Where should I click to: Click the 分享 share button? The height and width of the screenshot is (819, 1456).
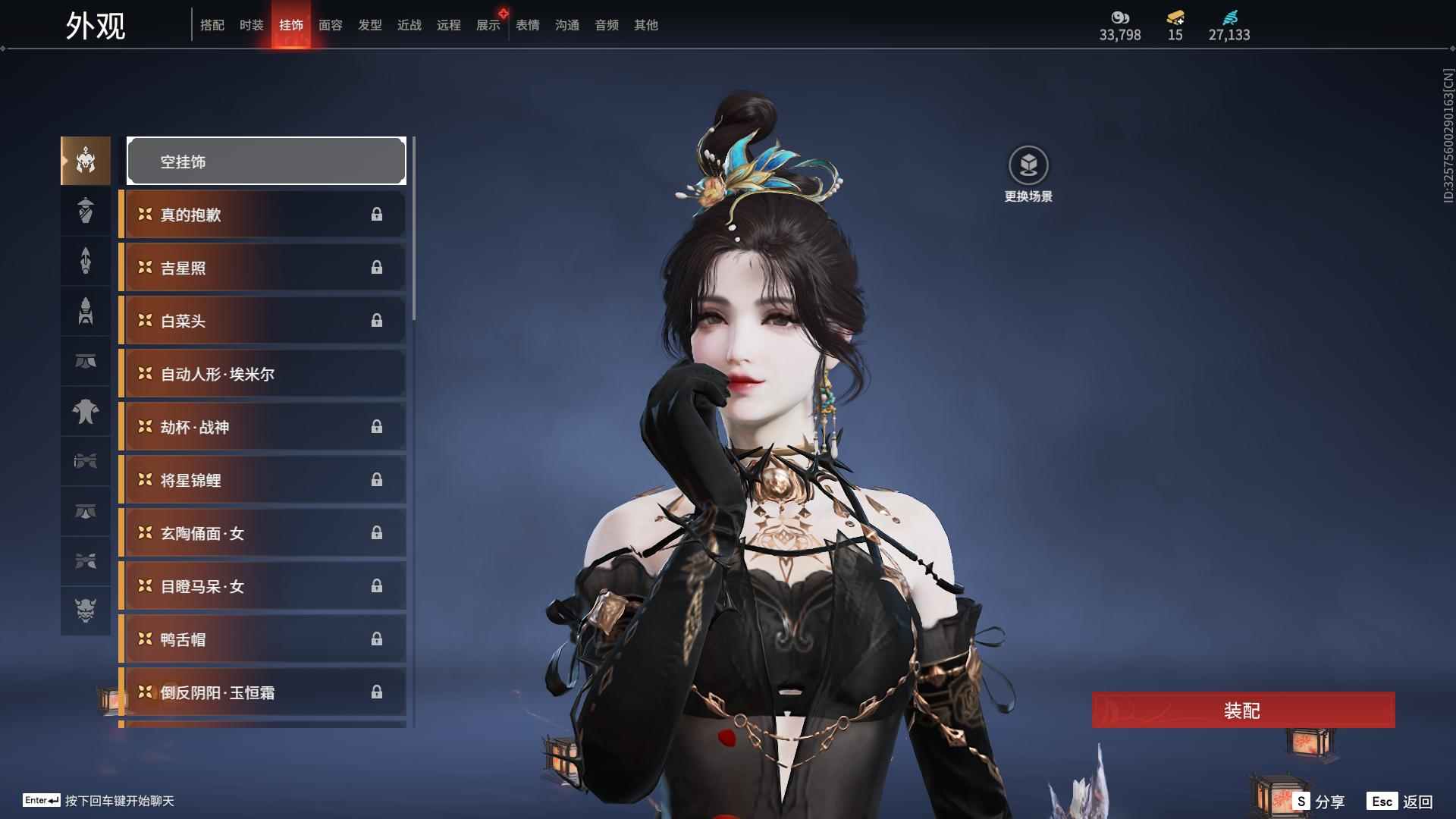(1319, 802)
